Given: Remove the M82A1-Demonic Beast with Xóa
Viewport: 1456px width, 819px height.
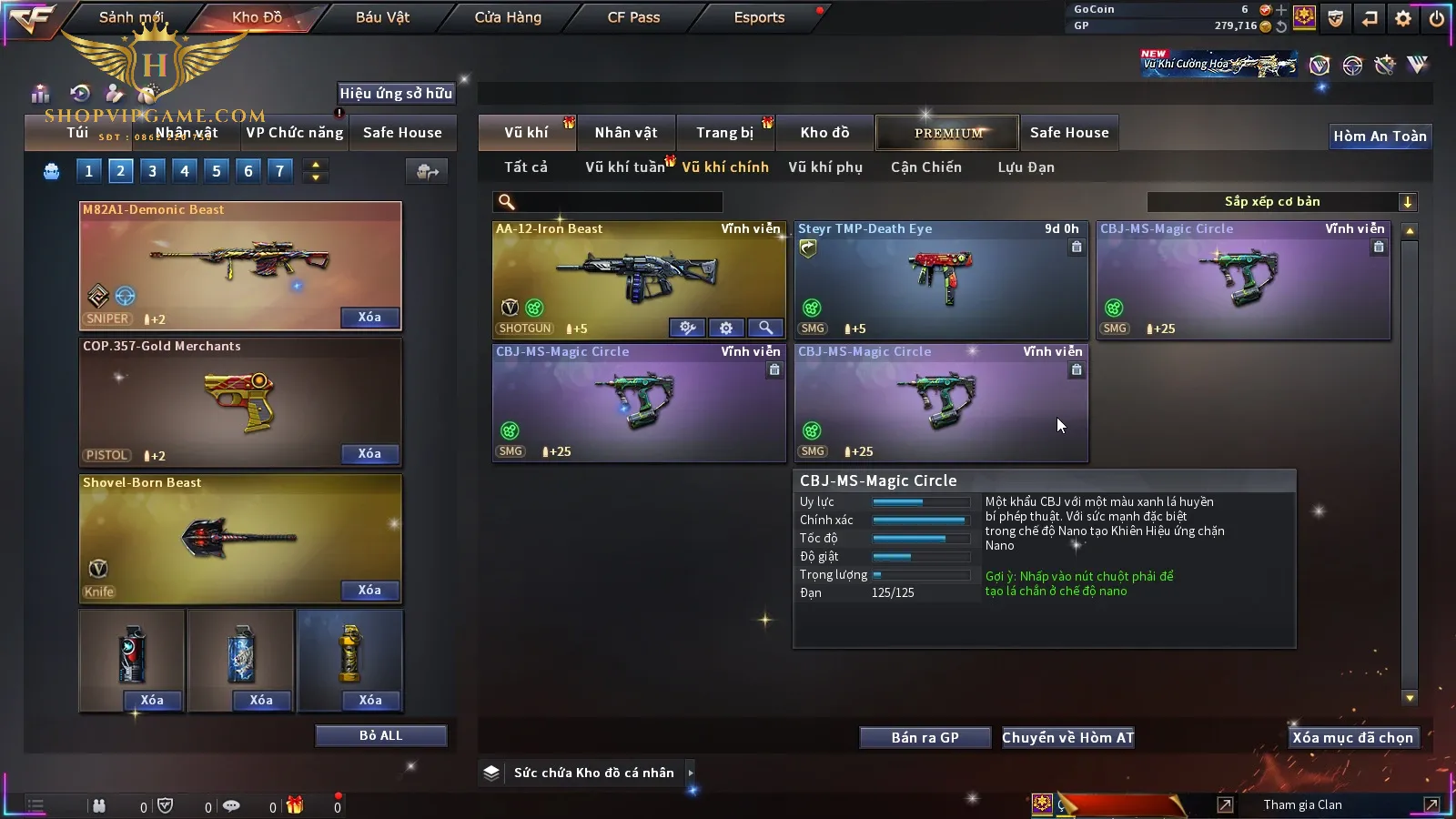Looking at the screenshot, I should (x=369, y=318).
